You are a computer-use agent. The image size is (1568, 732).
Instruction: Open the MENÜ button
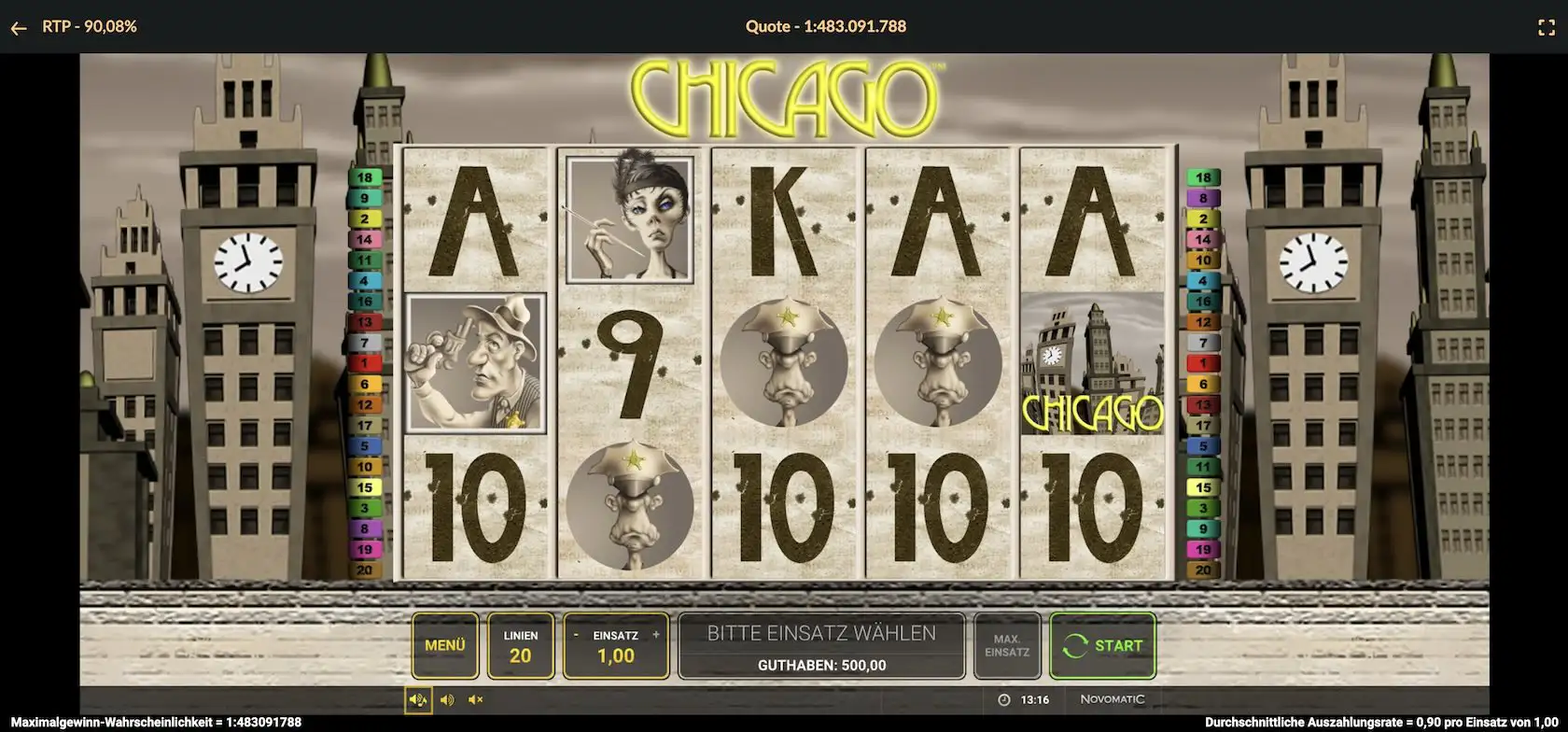tap(445, 645)
